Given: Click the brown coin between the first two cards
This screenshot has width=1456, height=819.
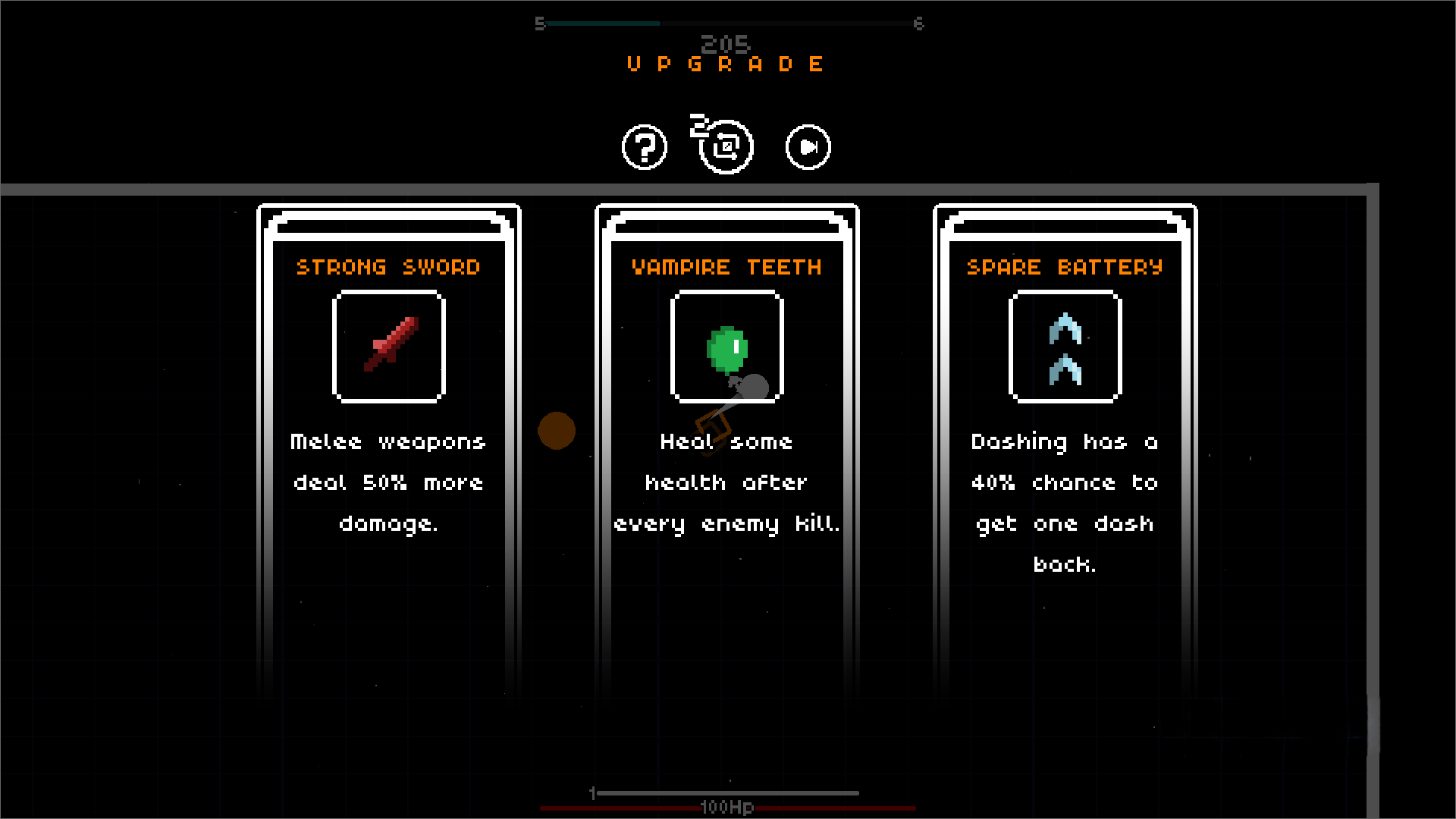Looking at the screenshot, I should 557,431.
